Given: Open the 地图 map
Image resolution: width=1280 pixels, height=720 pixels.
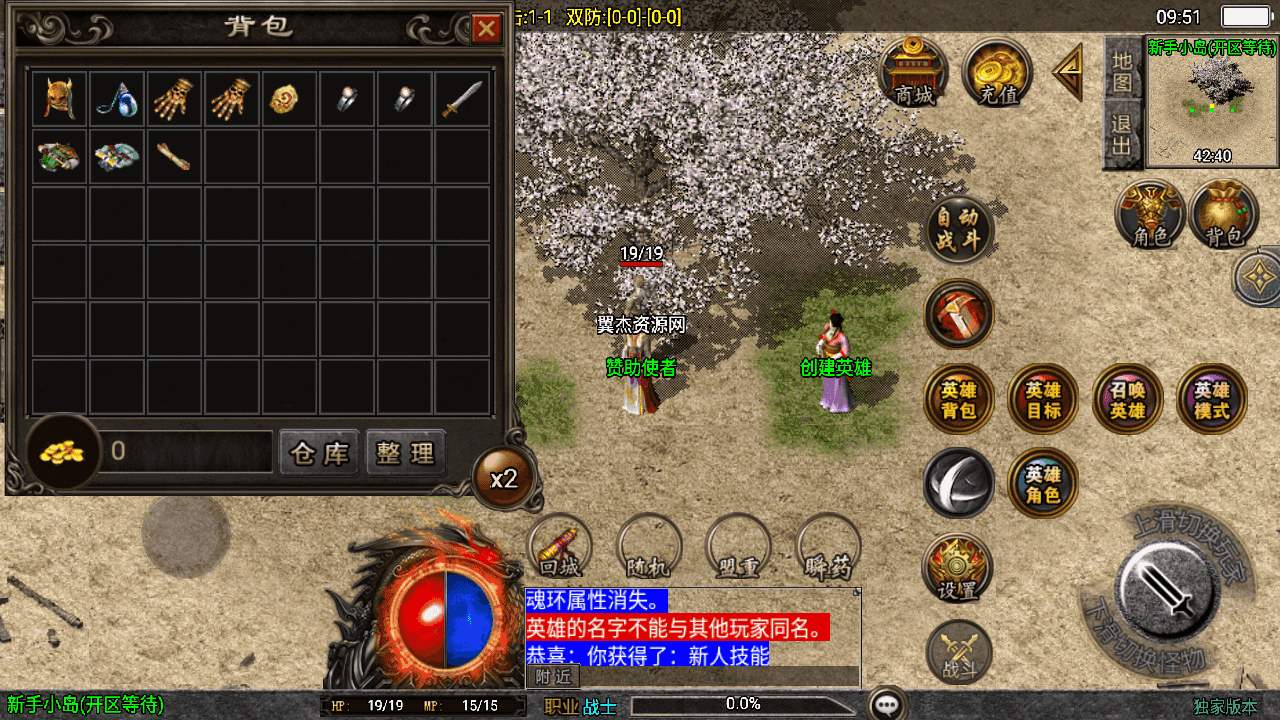Looking at the screenshot, I should pyautogui.click(x=1123, y=70).
